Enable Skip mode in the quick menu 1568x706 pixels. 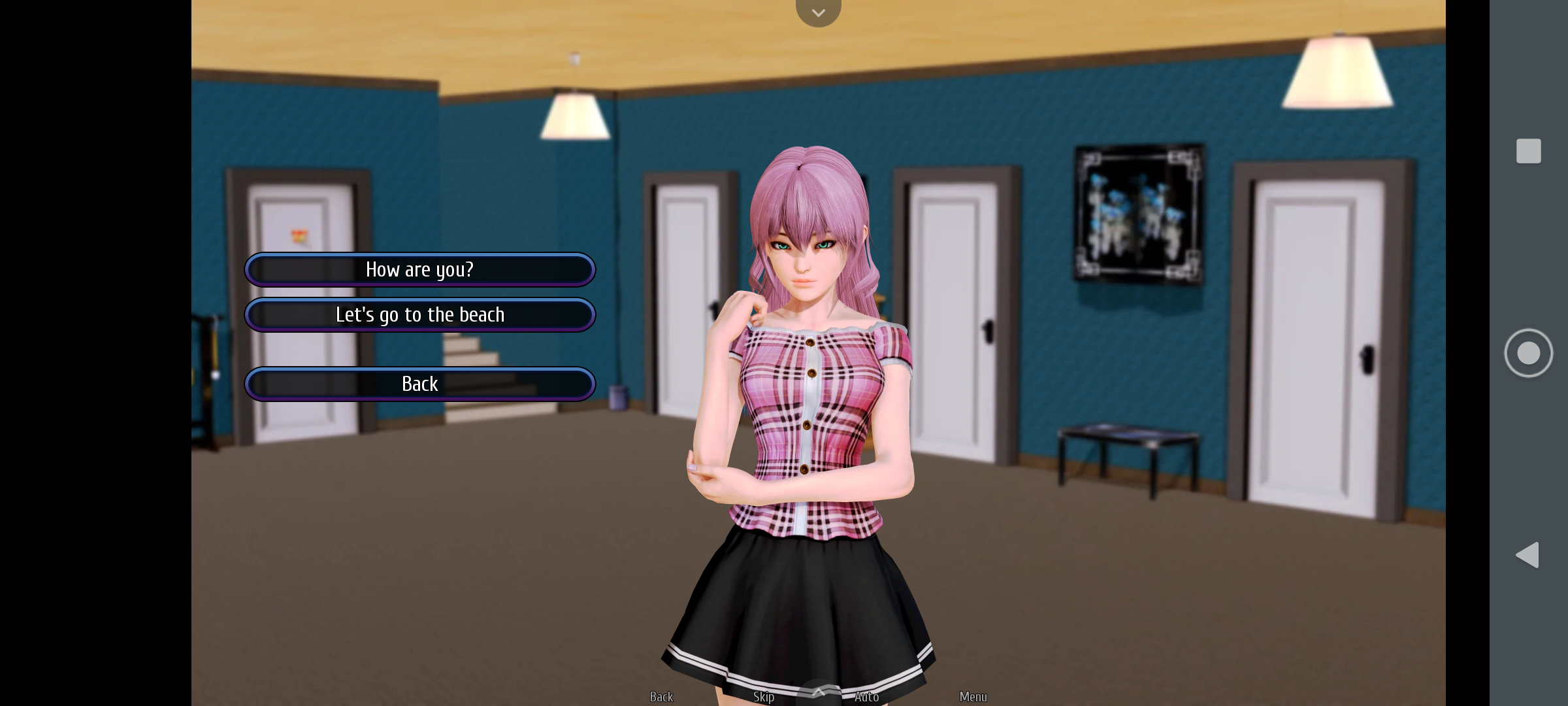(x=764, y=696)
